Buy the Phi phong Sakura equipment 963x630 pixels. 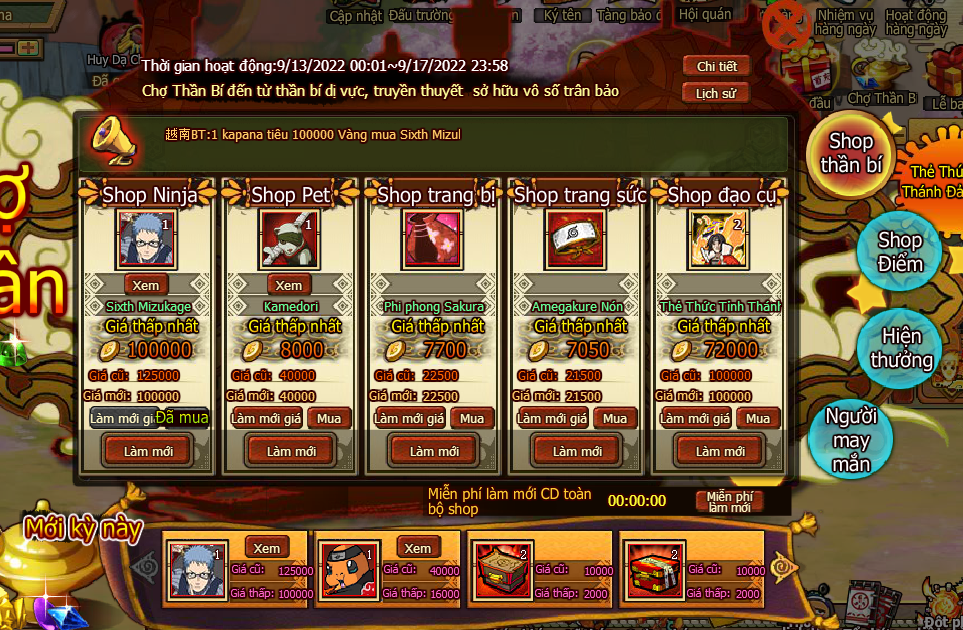coord(472,418)
